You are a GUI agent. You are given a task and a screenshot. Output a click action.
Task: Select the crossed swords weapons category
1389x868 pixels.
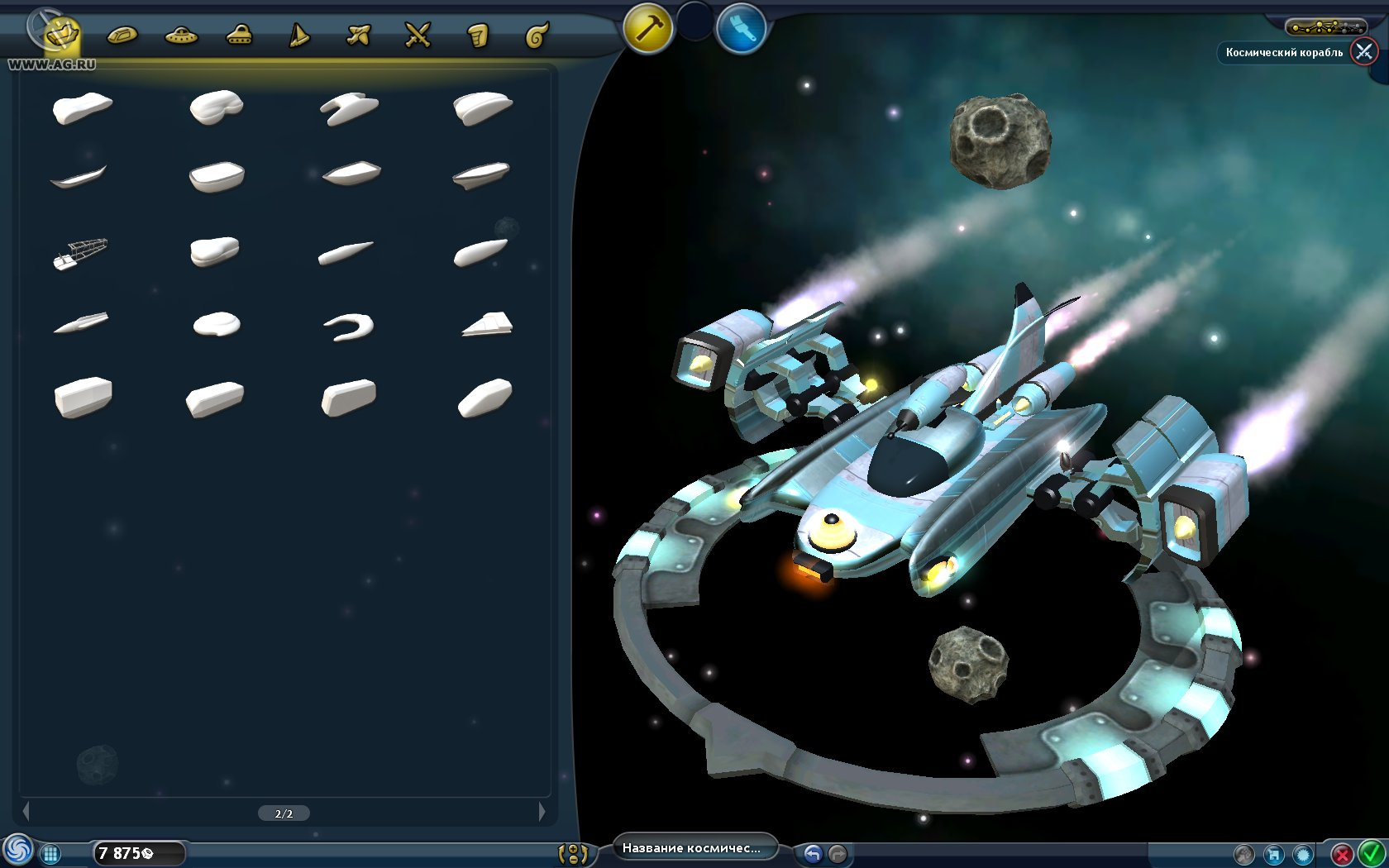pos(418,36)
